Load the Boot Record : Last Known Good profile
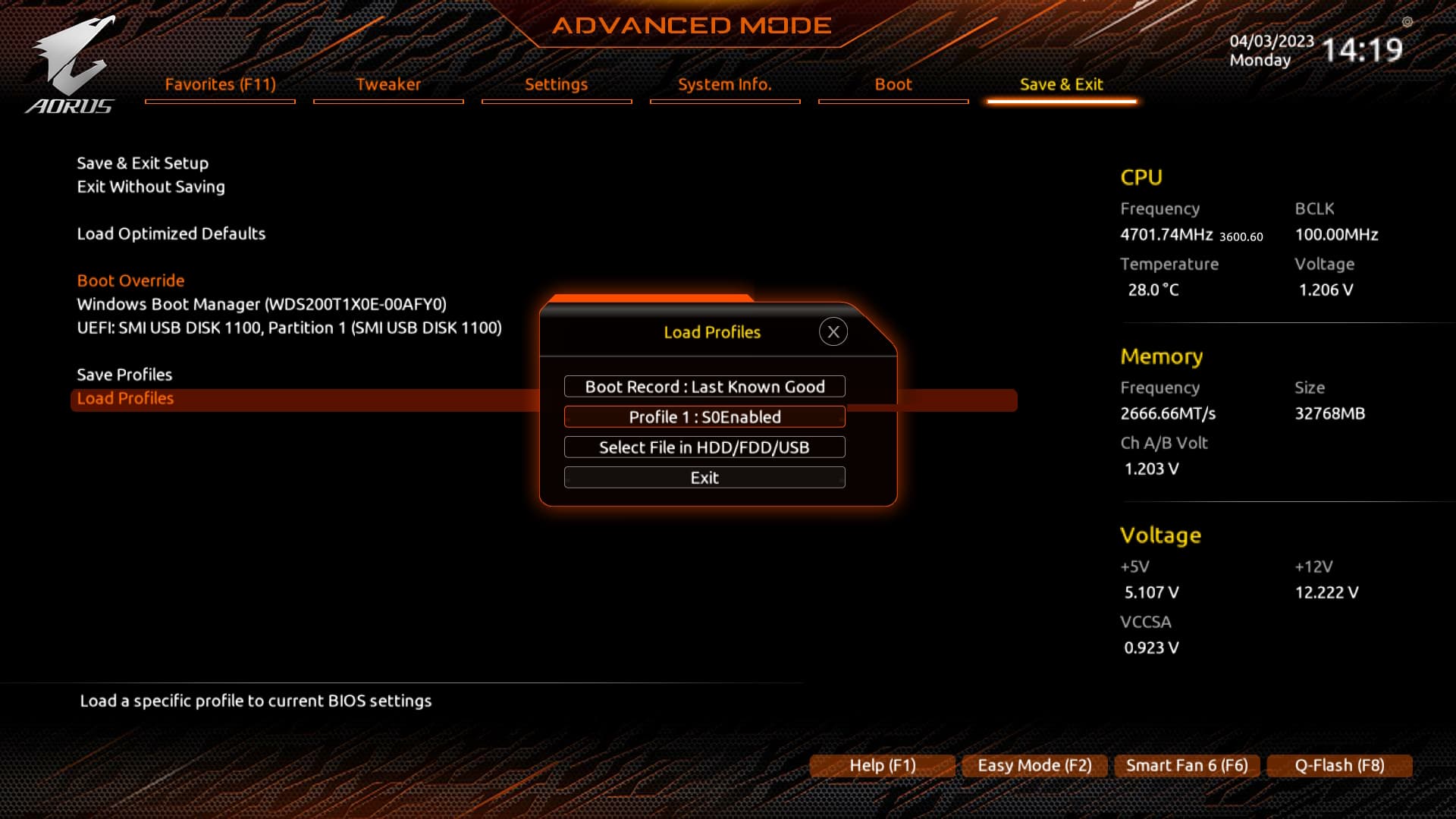Viewport: 1456px width, 819px height. tap(704, 386)
